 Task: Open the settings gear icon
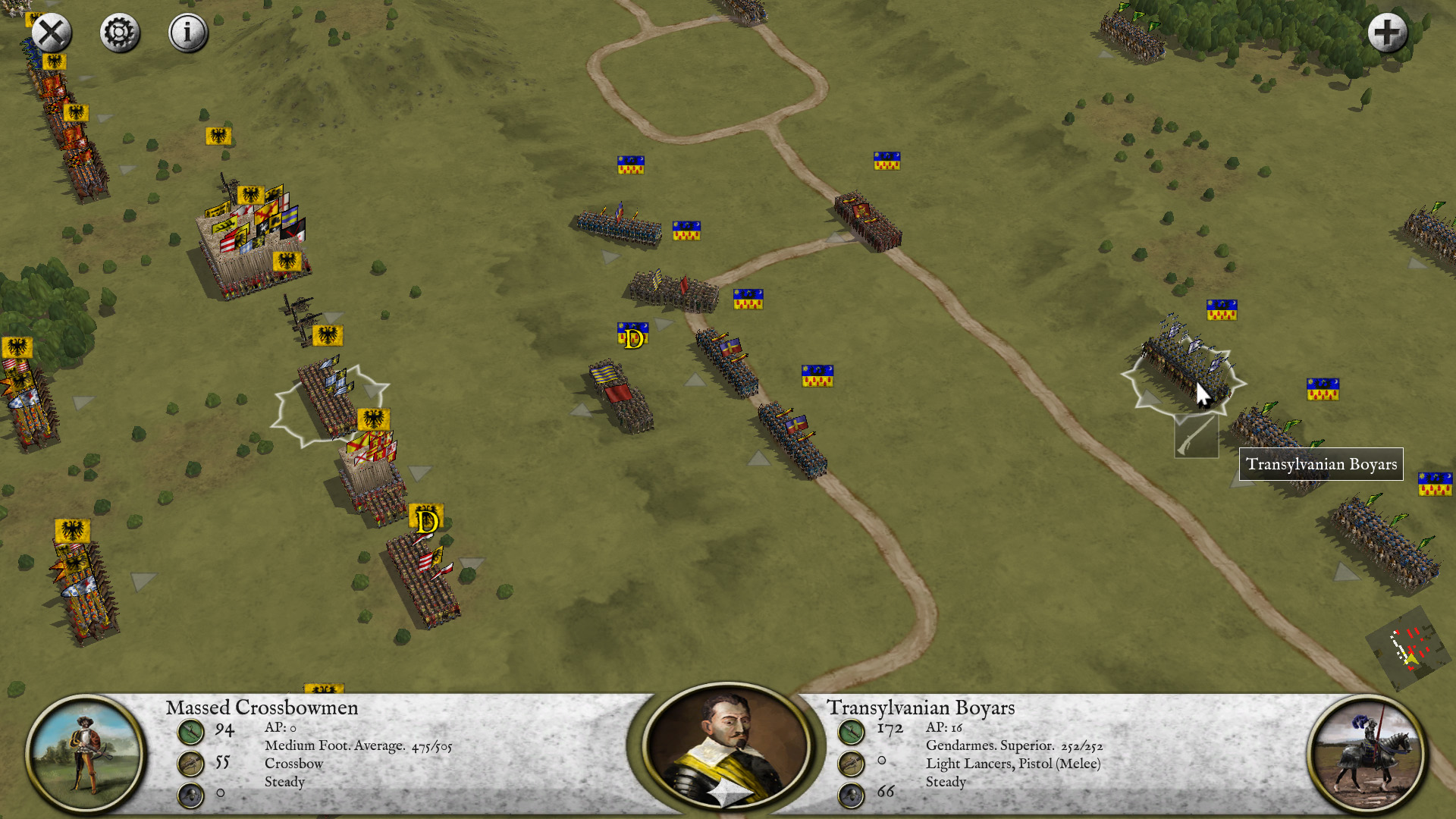(x=119, y=32)
